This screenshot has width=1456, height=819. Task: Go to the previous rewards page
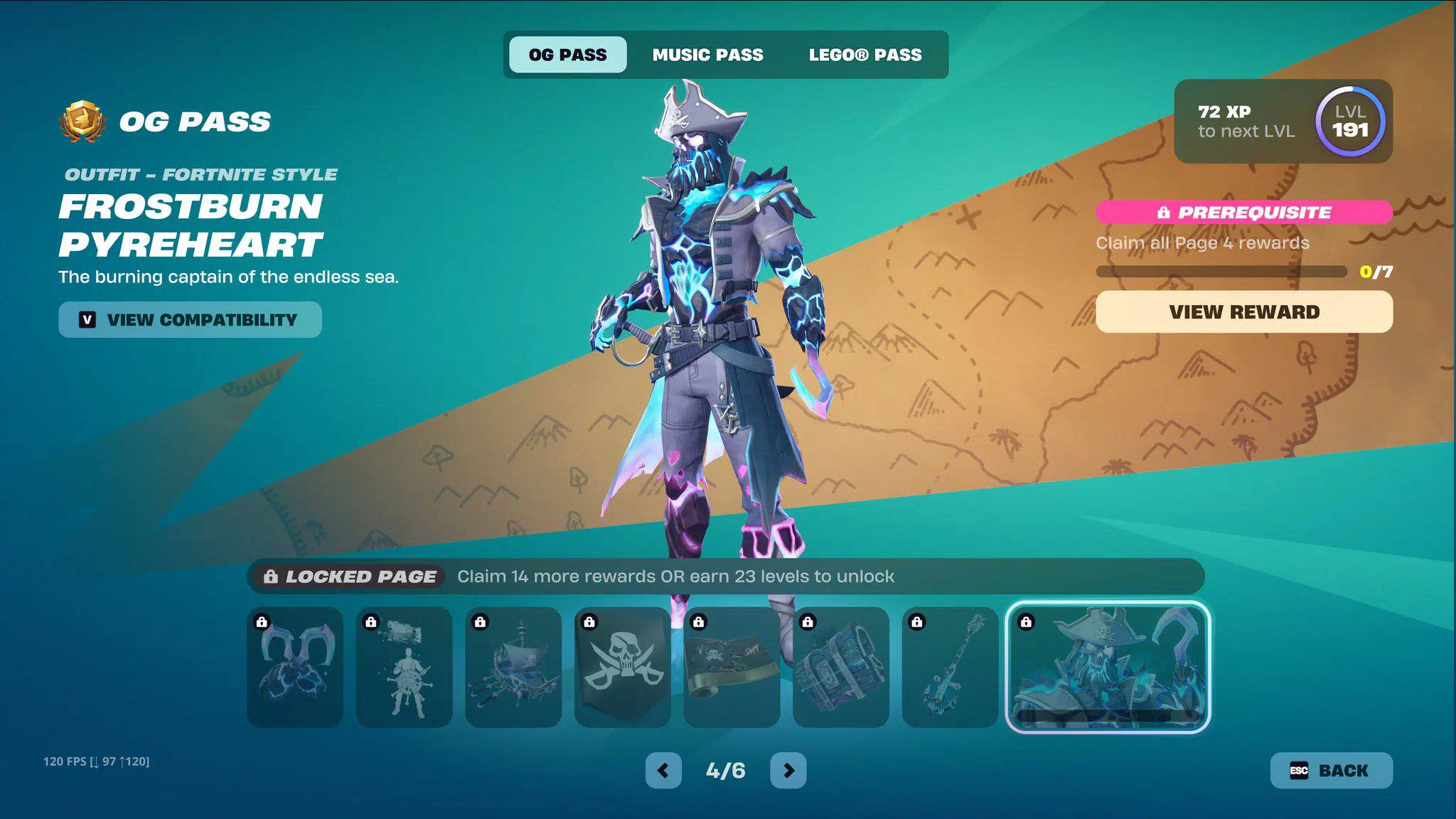(x=663, y=771)
